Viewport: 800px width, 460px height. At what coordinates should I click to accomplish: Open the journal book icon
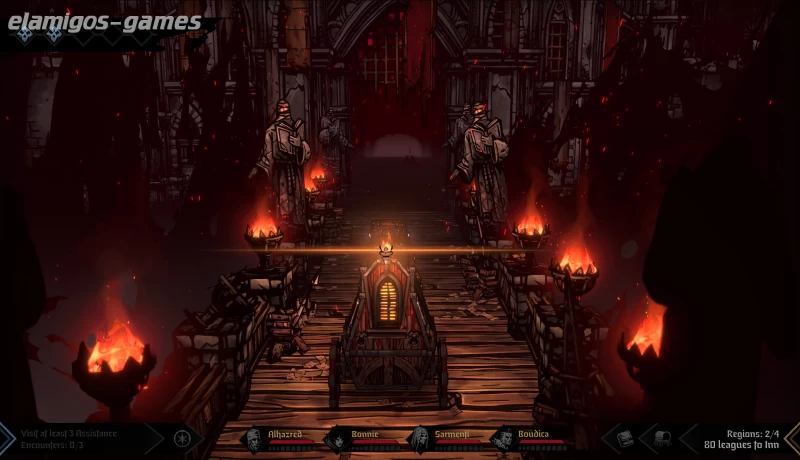click(625, 438)
